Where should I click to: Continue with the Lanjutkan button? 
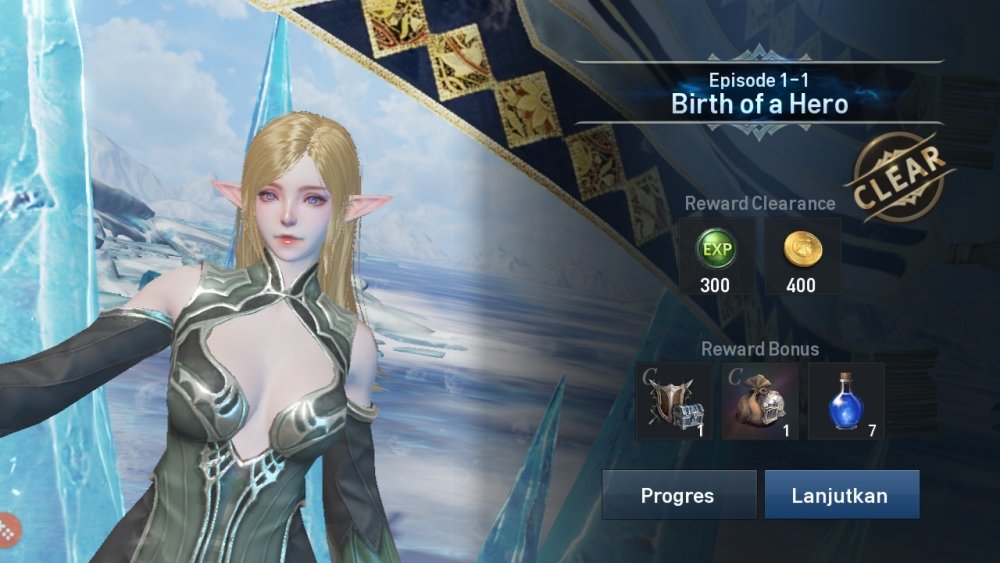(x=841, y=495)
